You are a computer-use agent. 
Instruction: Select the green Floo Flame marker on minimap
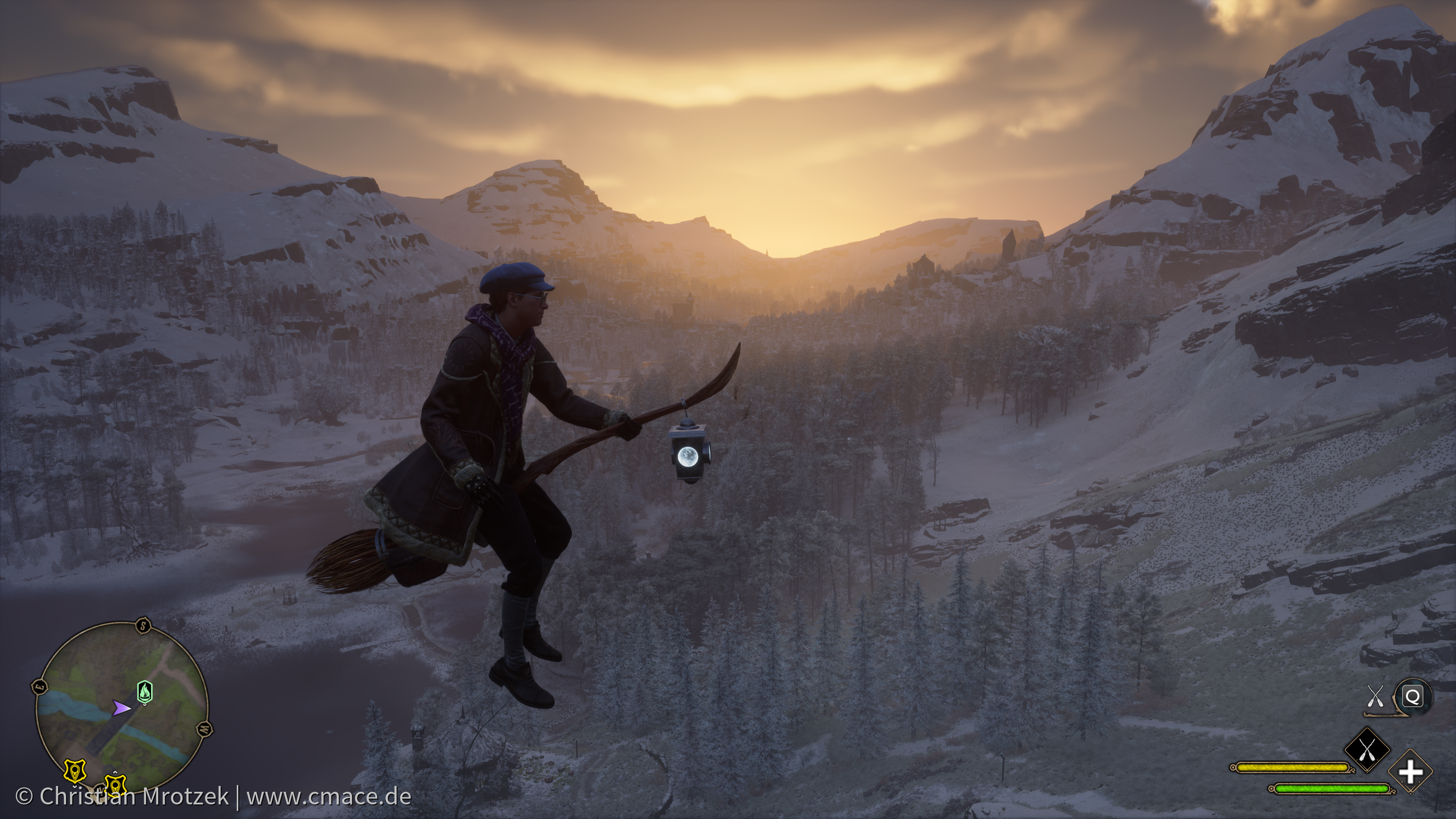click(x=145, y=691)
